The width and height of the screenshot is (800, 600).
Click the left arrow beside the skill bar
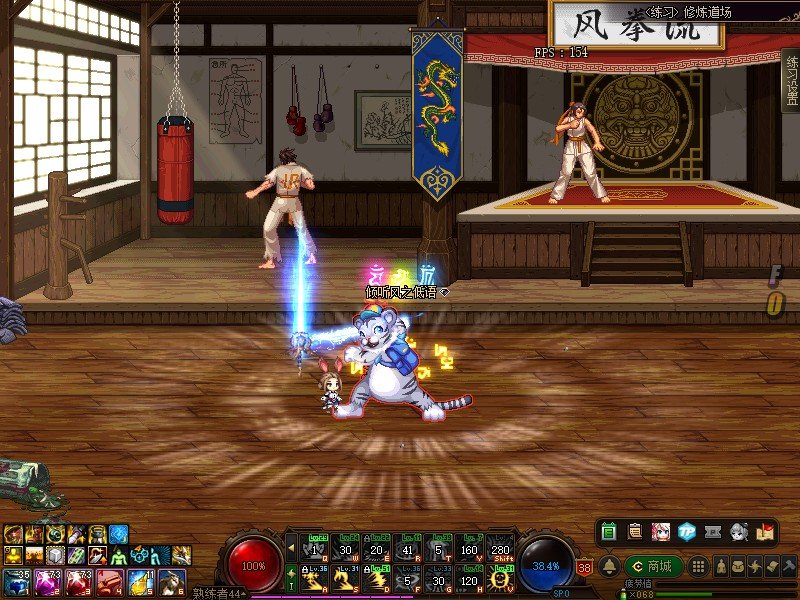pyautogui.click(x=291, y=547)
